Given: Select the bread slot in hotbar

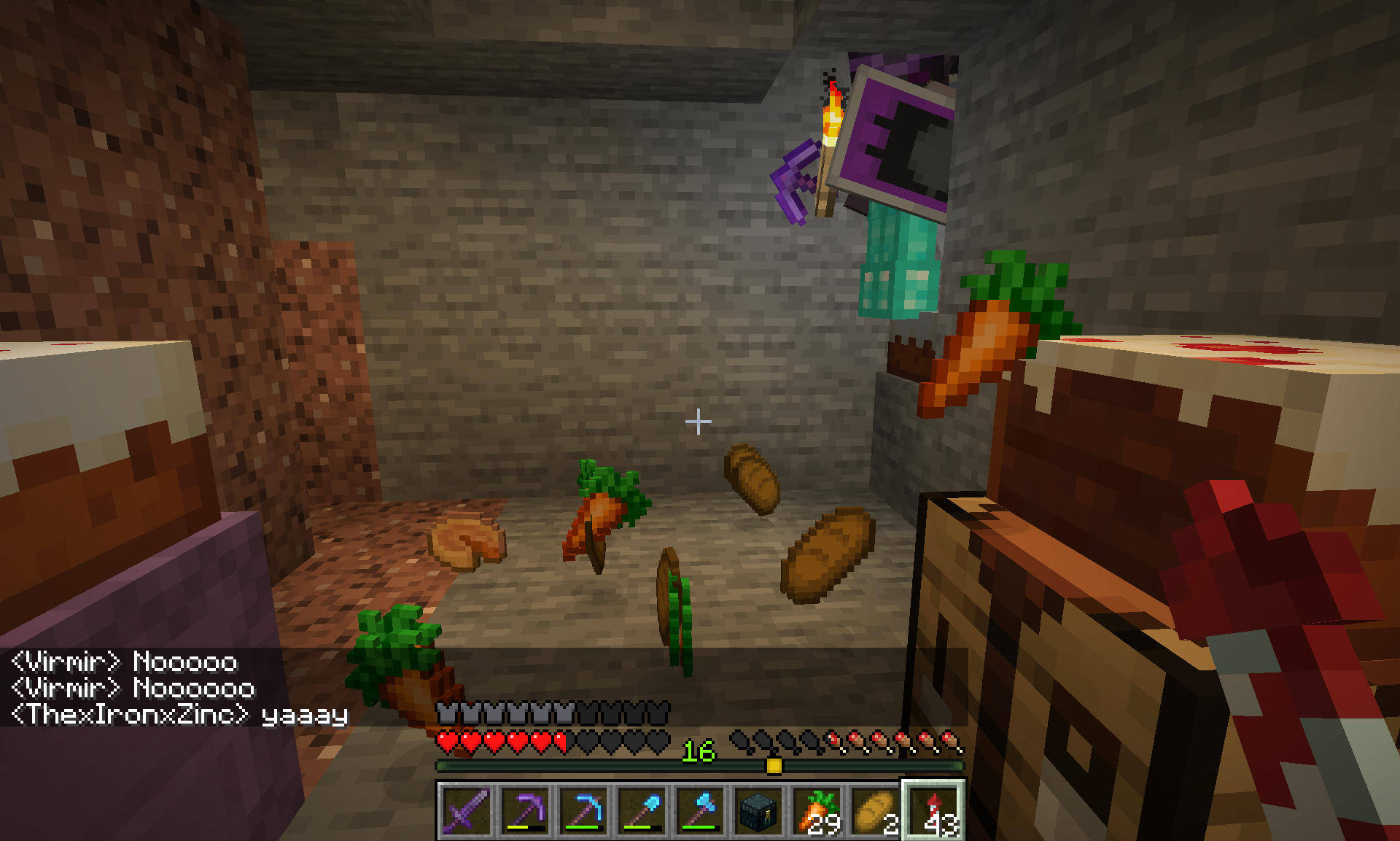Looking at the screenshot, I should click(x=875, y=810).
